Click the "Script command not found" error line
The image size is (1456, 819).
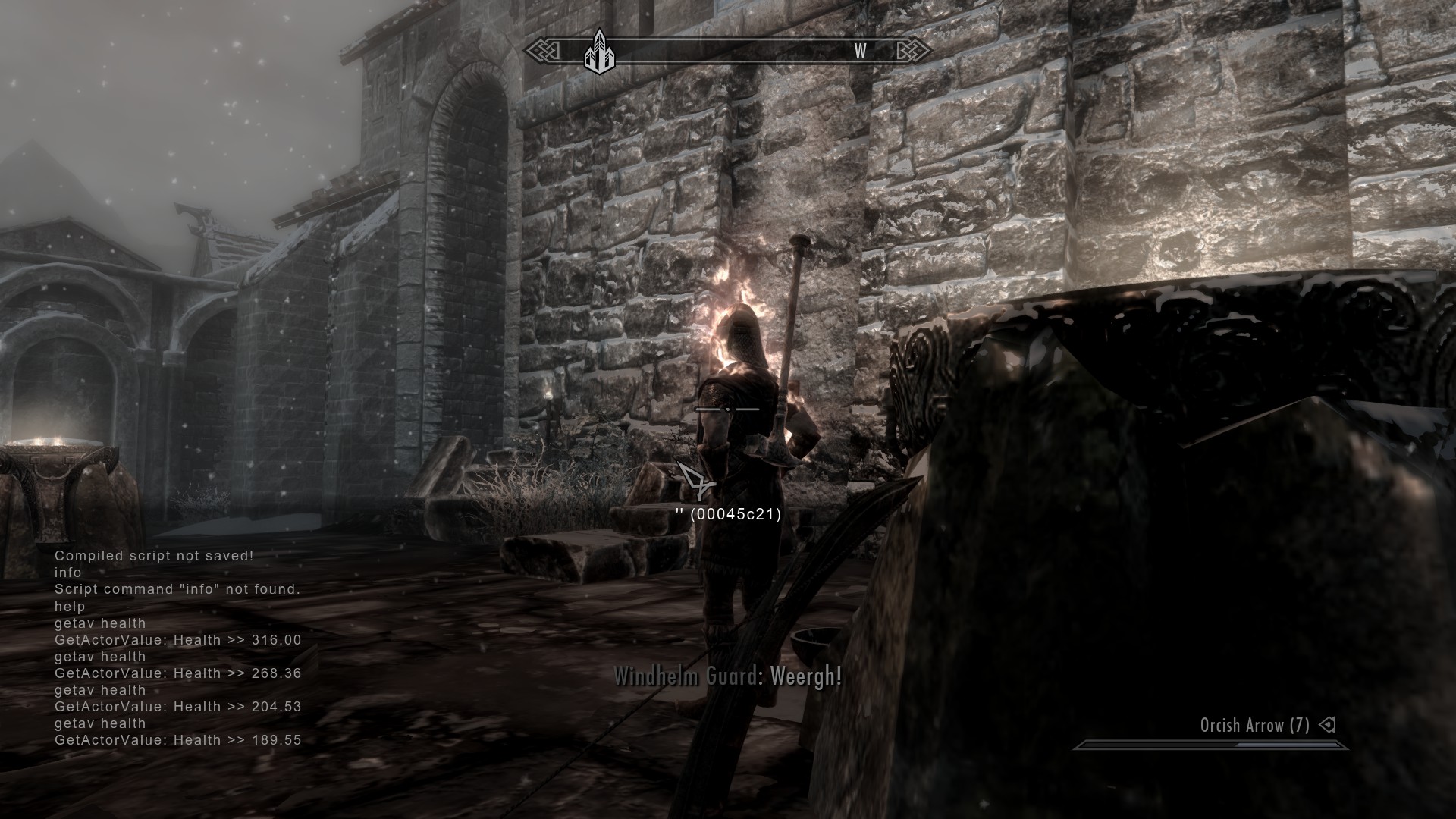point(178,588)
